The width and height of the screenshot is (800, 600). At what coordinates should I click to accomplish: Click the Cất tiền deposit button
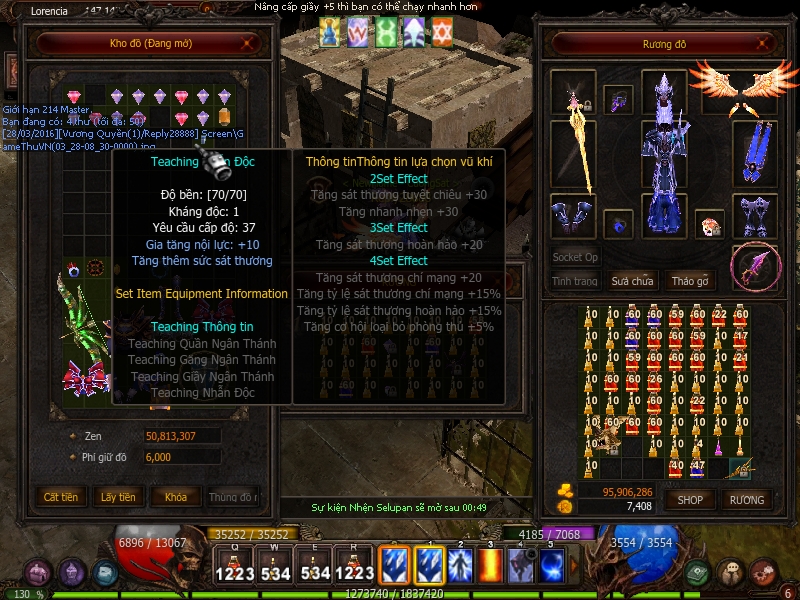[61, 497]
